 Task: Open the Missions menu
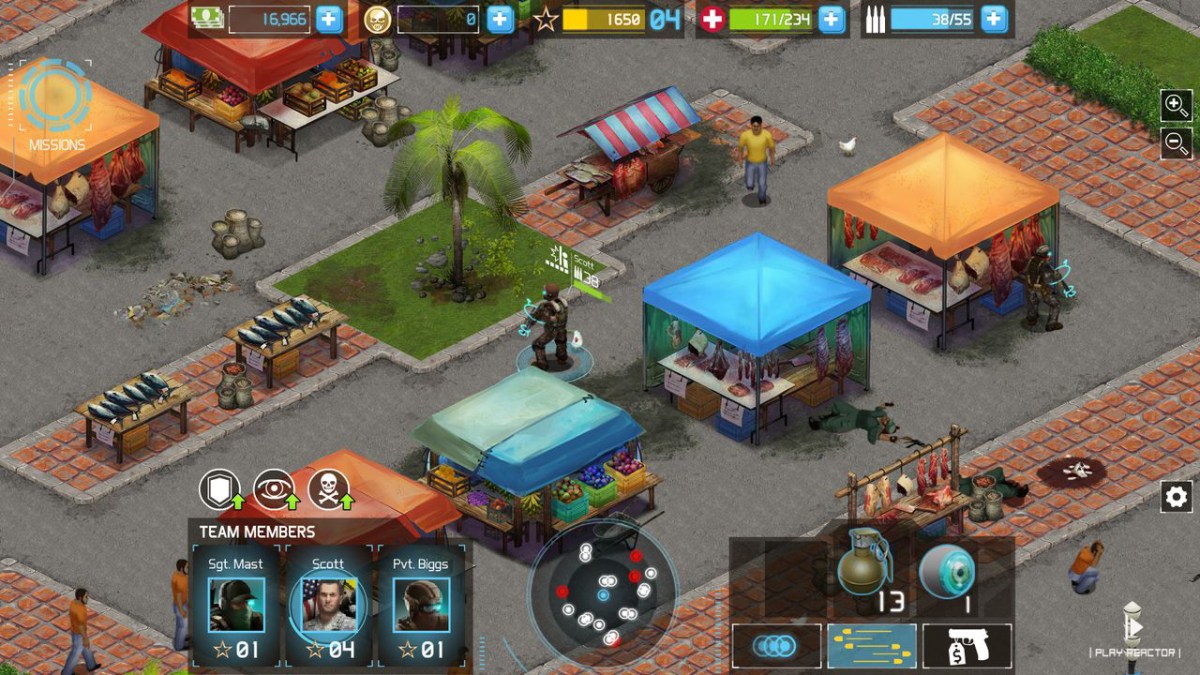[56, 104]
